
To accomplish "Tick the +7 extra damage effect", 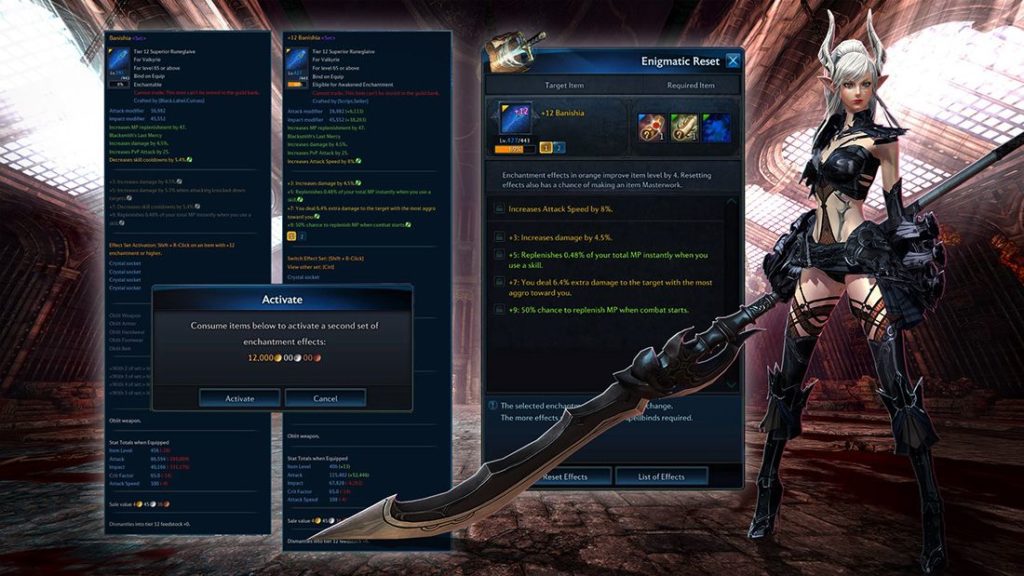I will pyautogui.click(x=498, y=283).
